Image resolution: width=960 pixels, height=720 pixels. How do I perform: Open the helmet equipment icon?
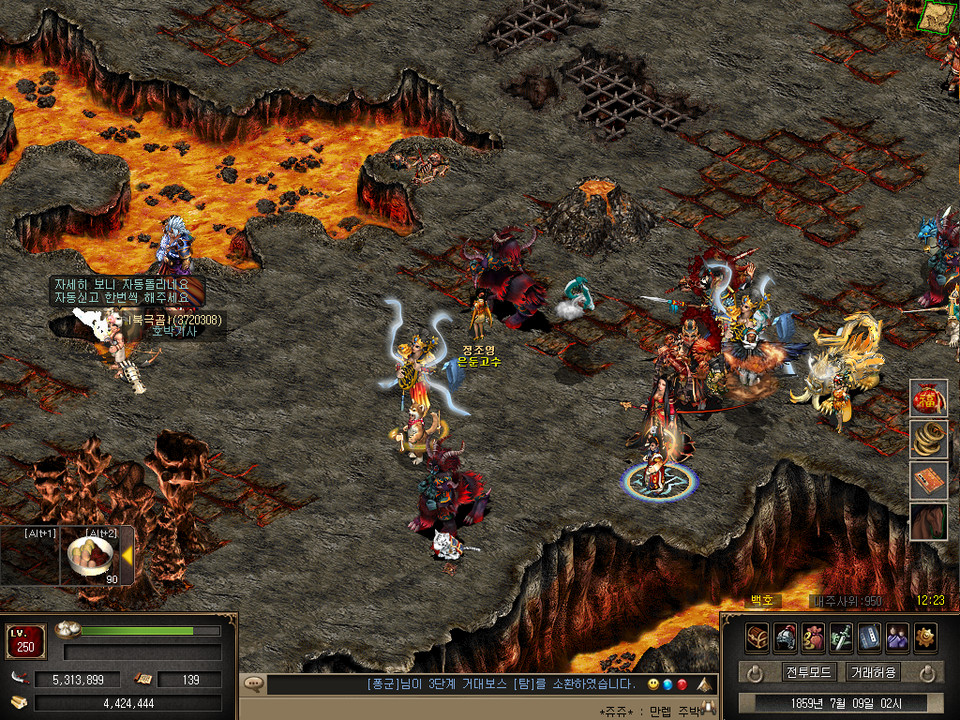[x=785, y=636]
